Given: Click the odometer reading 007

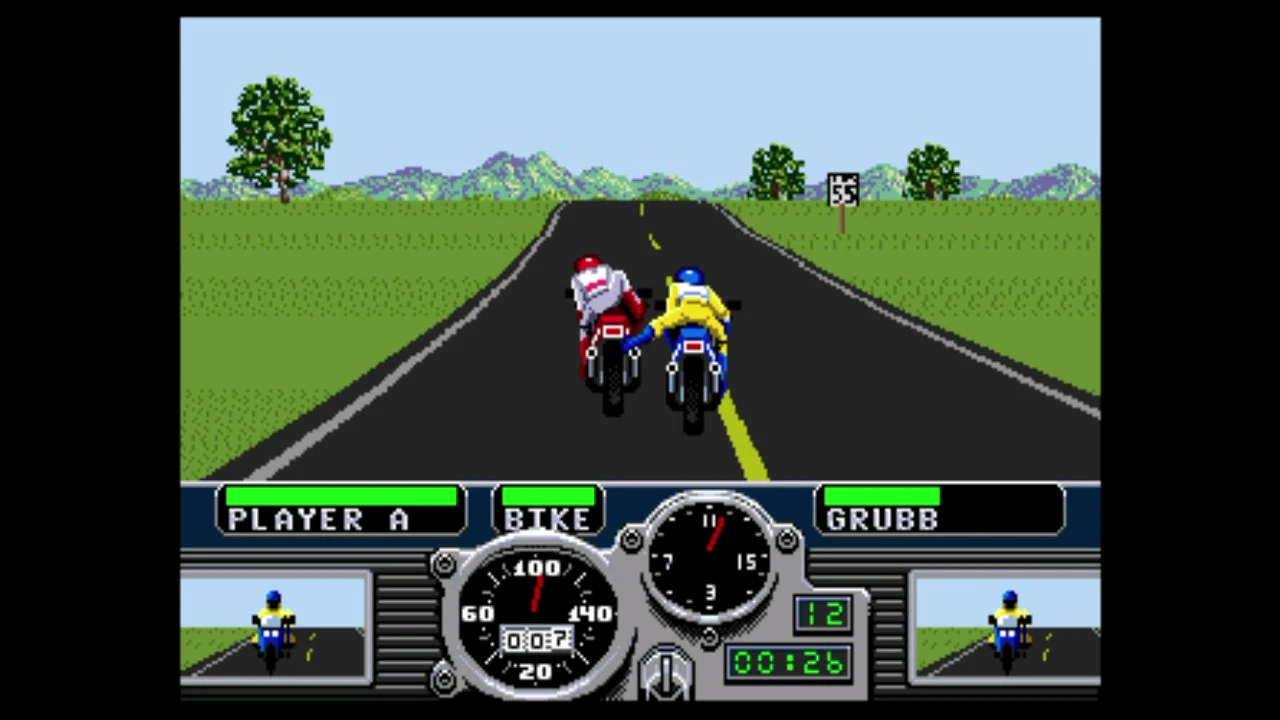Looking at the screenshot, I should [x=535, y=641].
